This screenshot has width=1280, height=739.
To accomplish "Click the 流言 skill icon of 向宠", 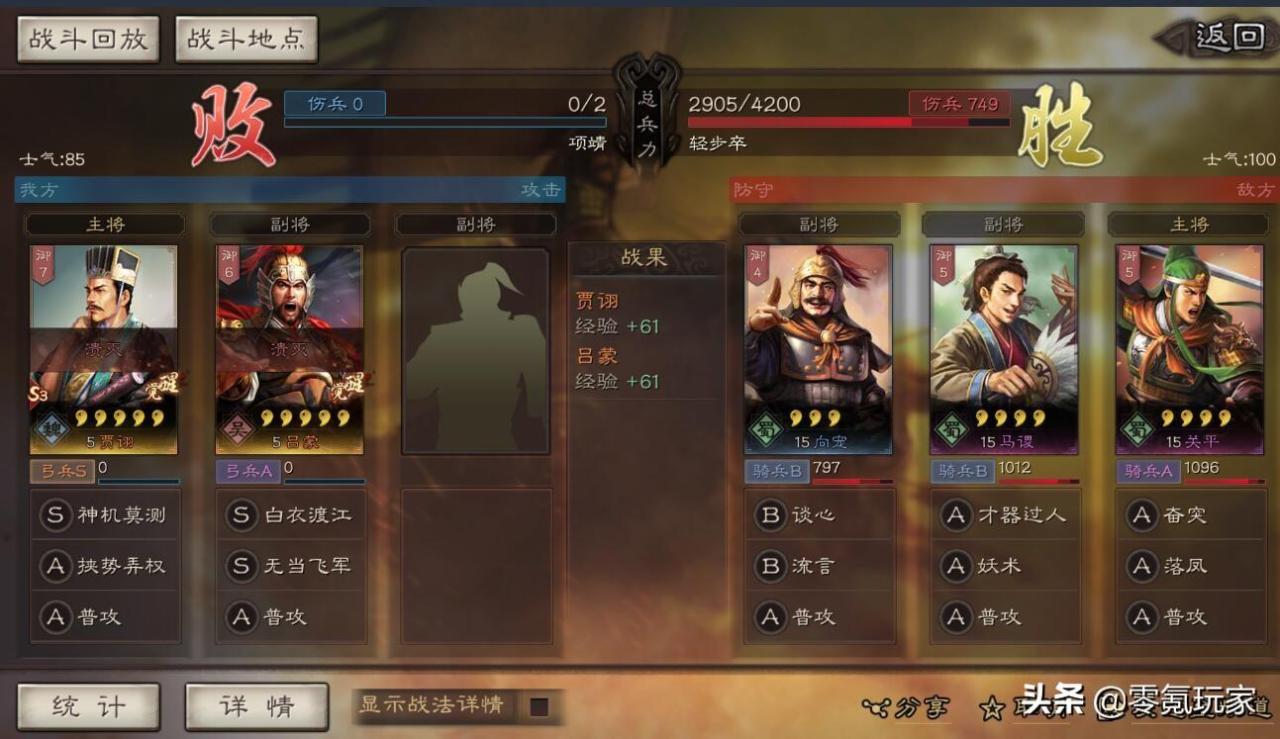I will [820, 567].
